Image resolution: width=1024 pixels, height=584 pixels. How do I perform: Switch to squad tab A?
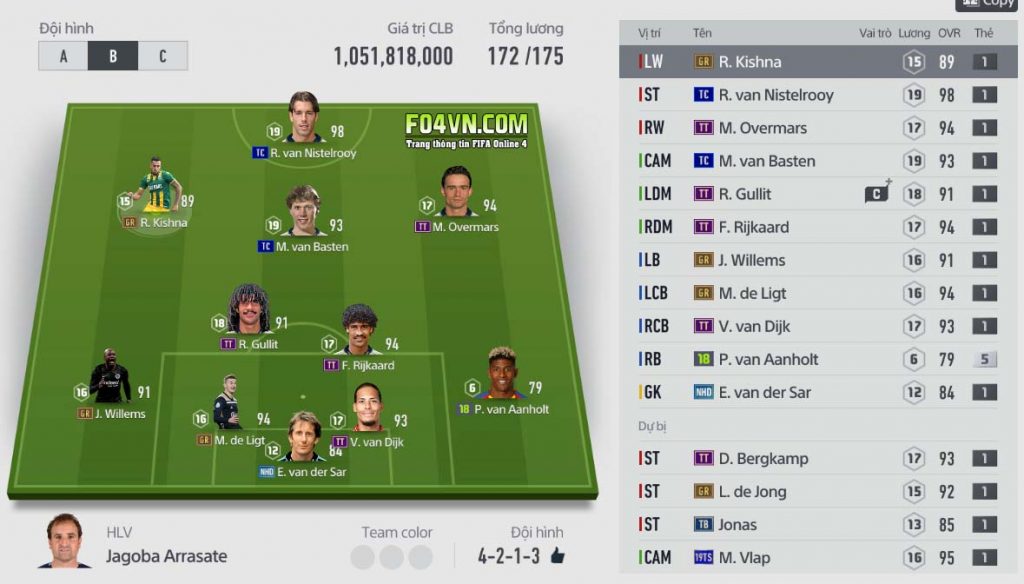coord(63,56)
